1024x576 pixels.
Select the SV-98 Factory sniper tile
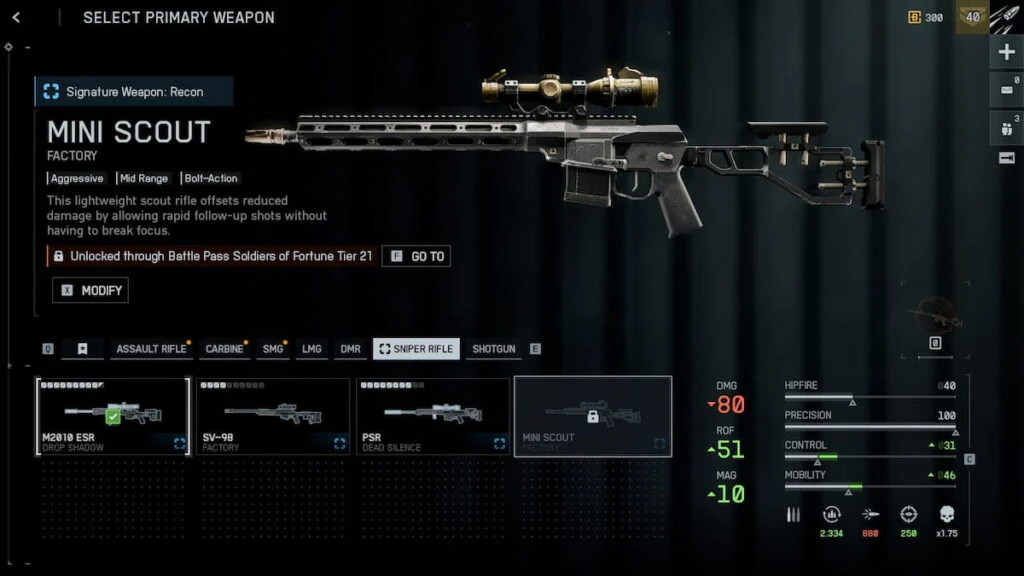(273, 416)
